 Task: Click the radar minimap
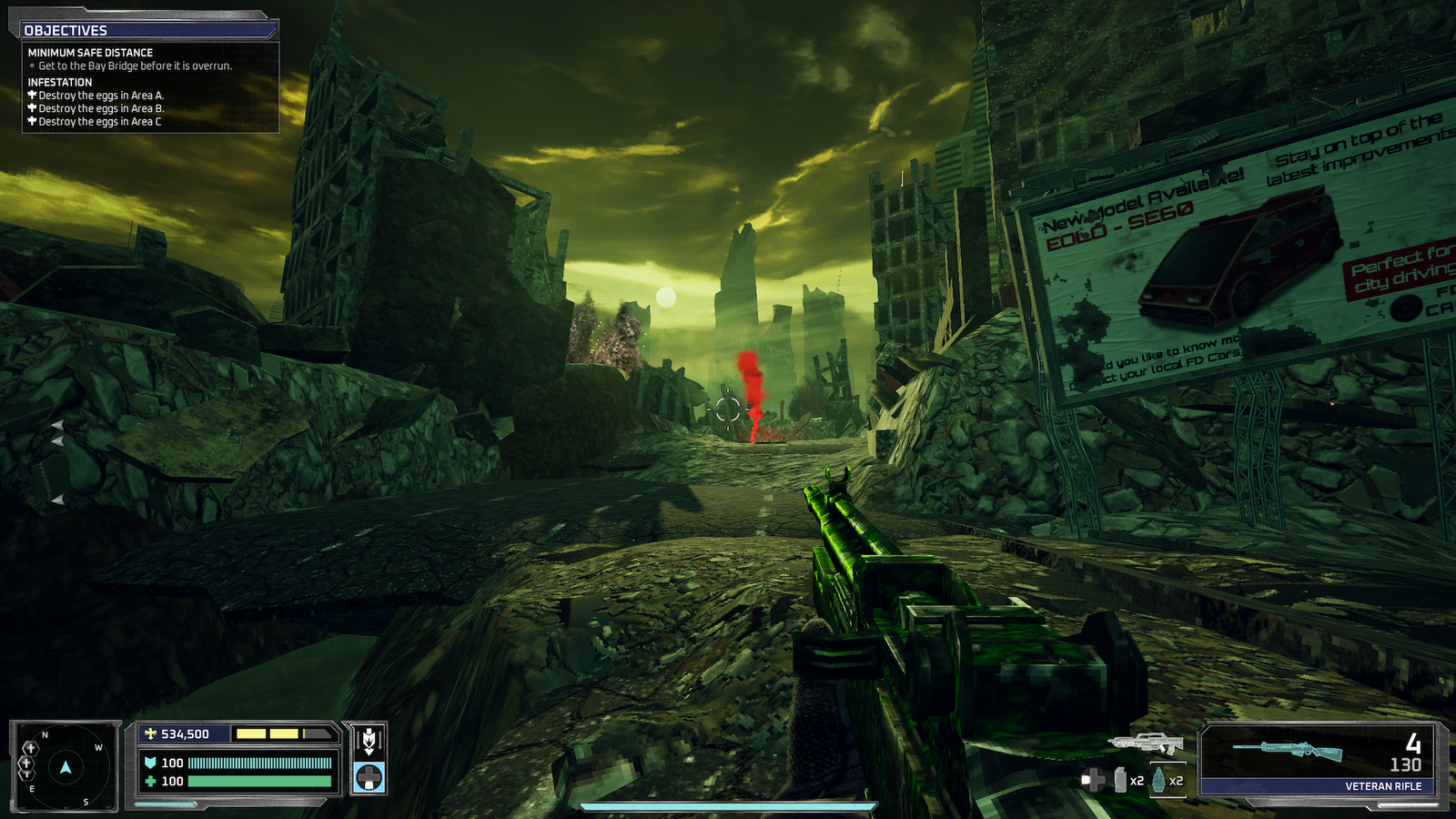click(x=65, y=767)
